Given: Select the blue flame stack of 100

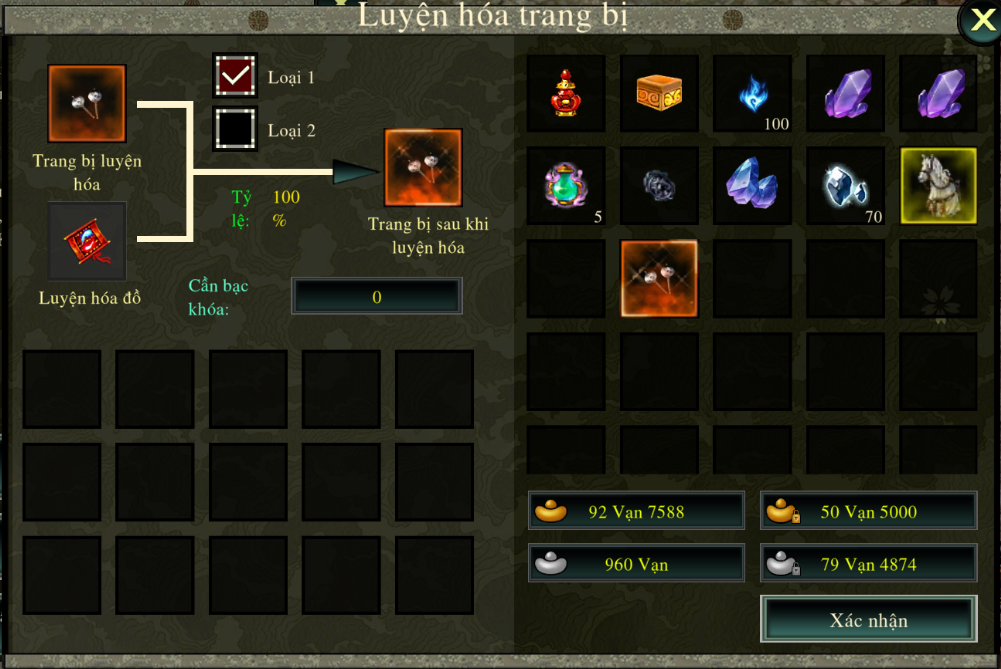Looking at the screenshot, I should point(752,93).
